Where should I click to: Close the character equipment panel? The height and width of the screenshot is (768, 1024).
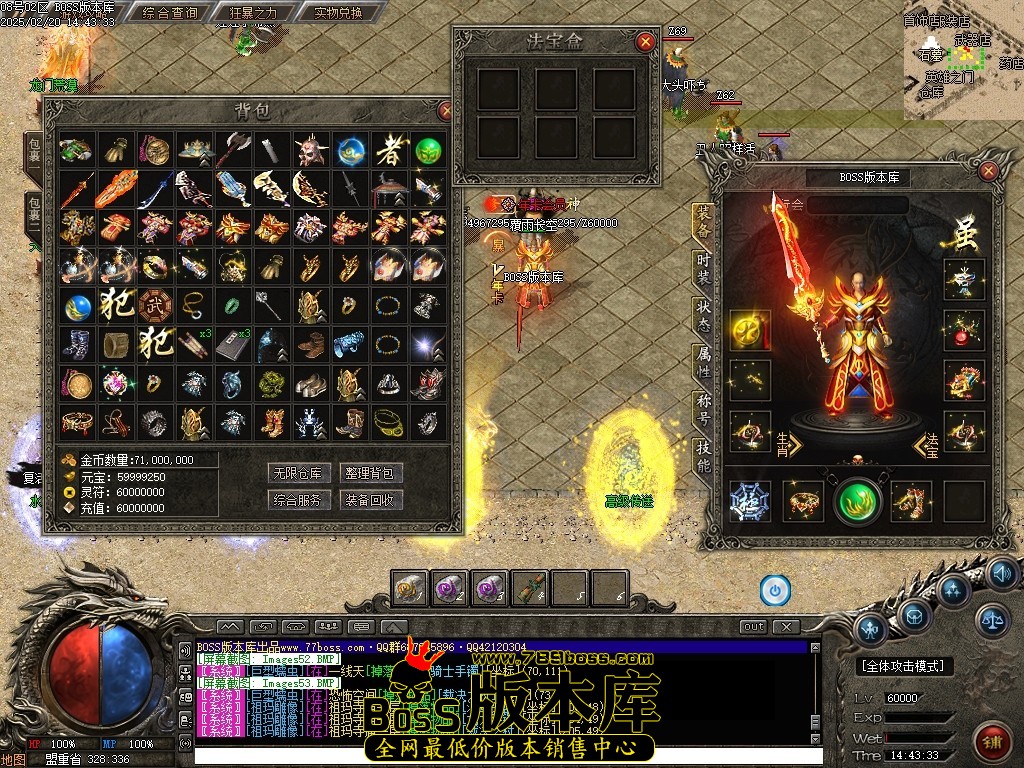pos(988,171)
